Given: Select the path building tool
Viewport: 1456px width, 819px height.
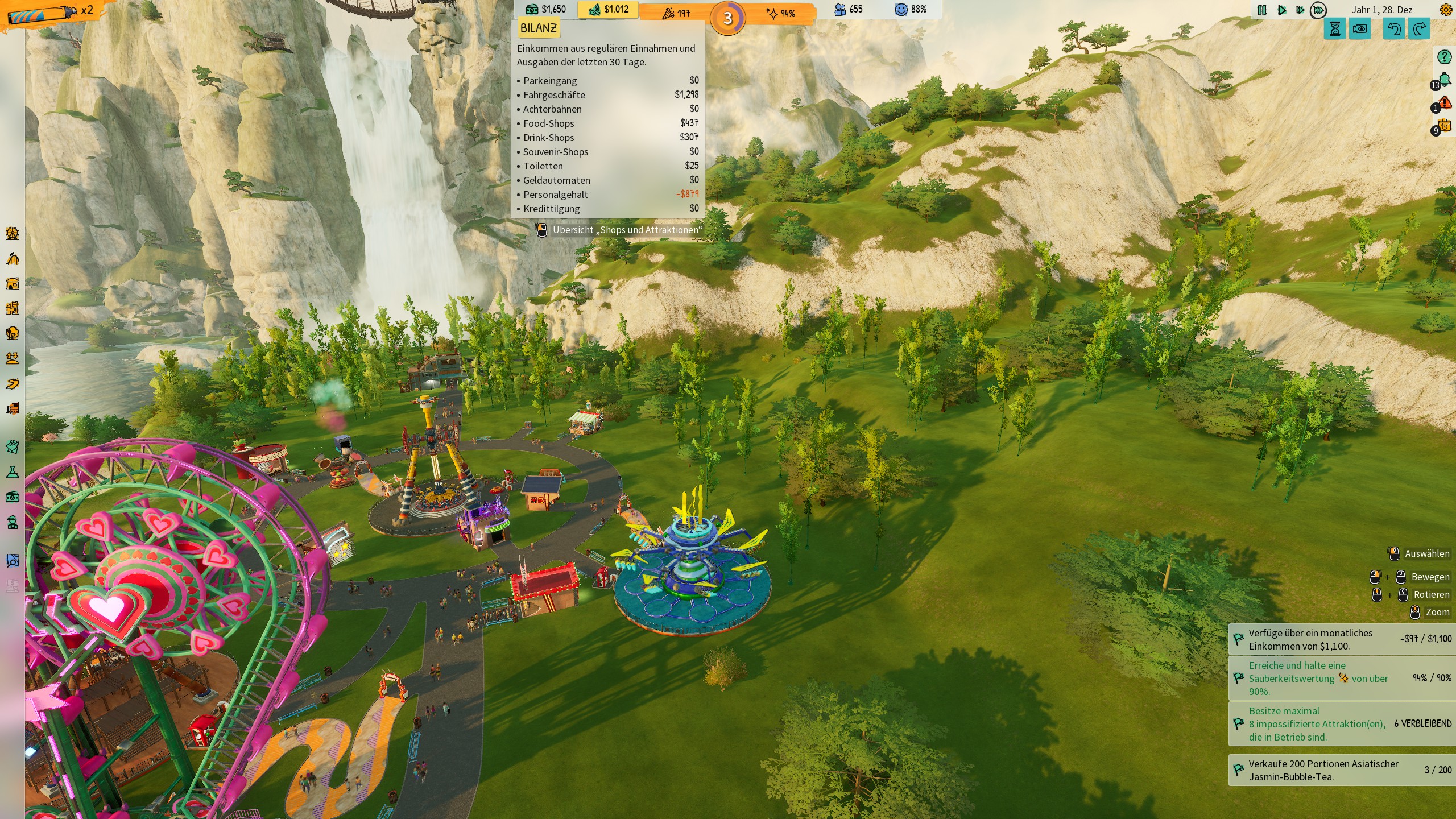Looking at the screenshot, I should pos(13,384).
